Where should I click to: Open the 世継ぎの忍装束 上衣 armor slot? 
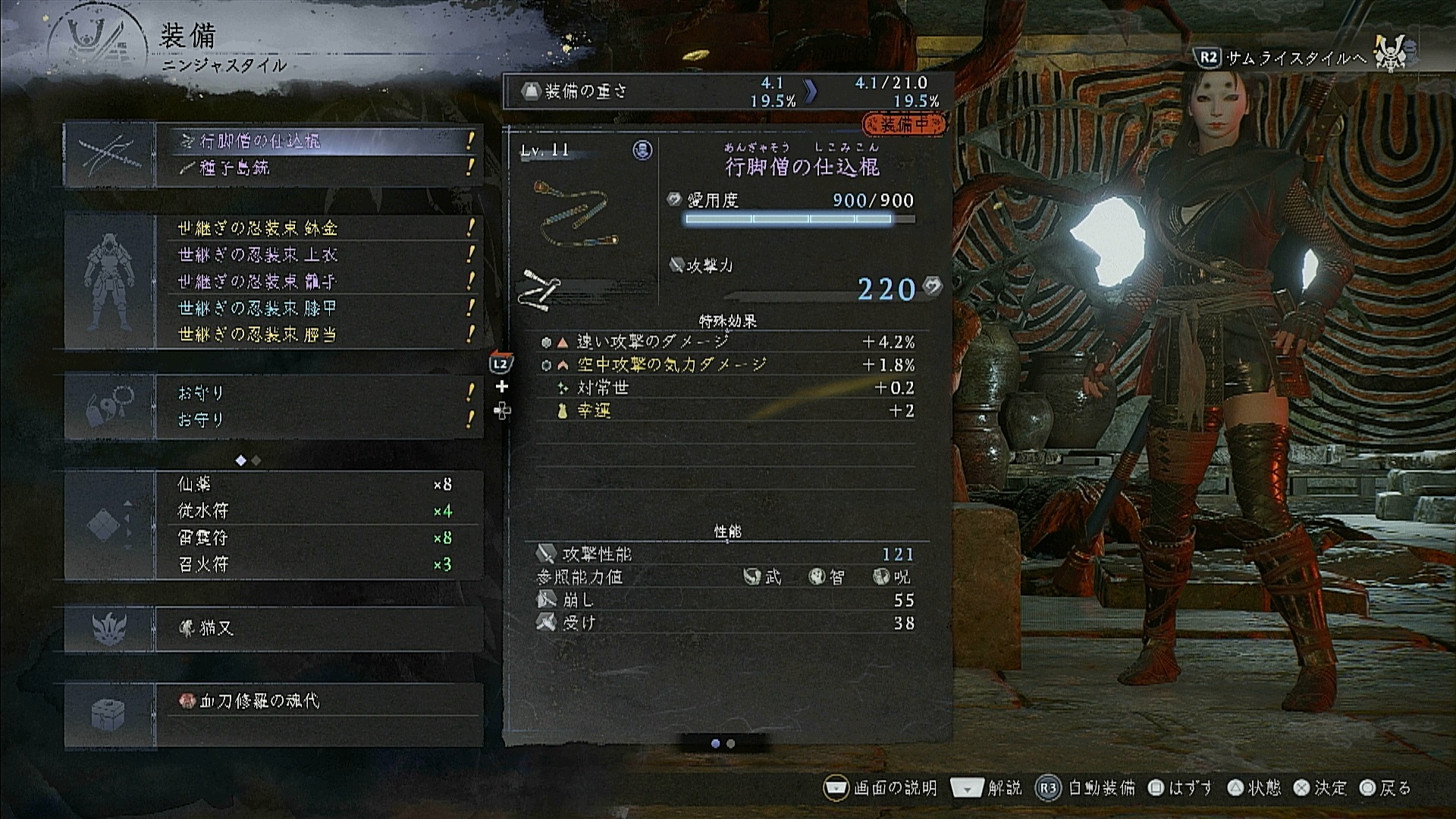(318, 255)
